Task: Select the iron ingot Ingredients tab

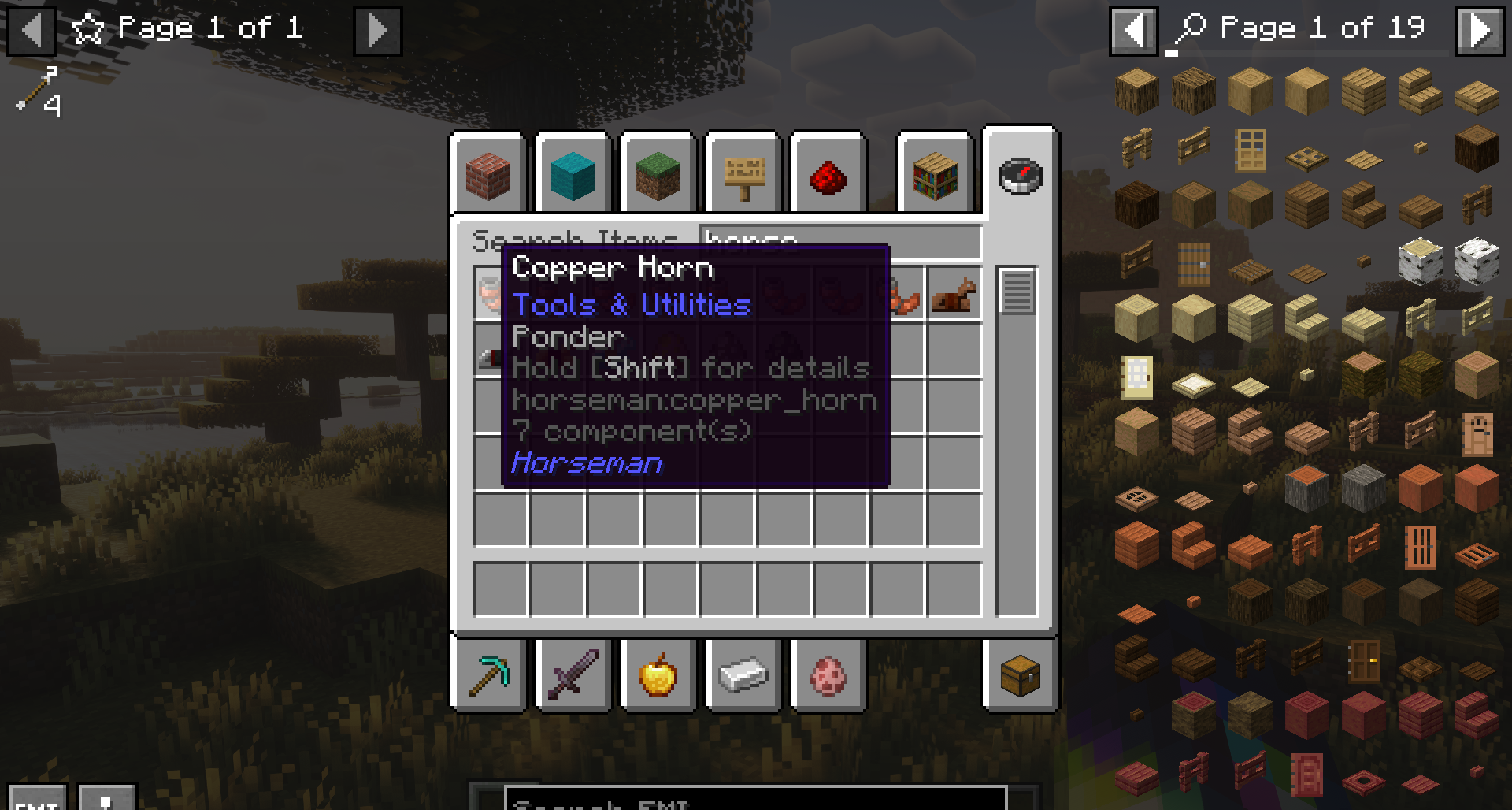Action: click(x=743, y=675)
